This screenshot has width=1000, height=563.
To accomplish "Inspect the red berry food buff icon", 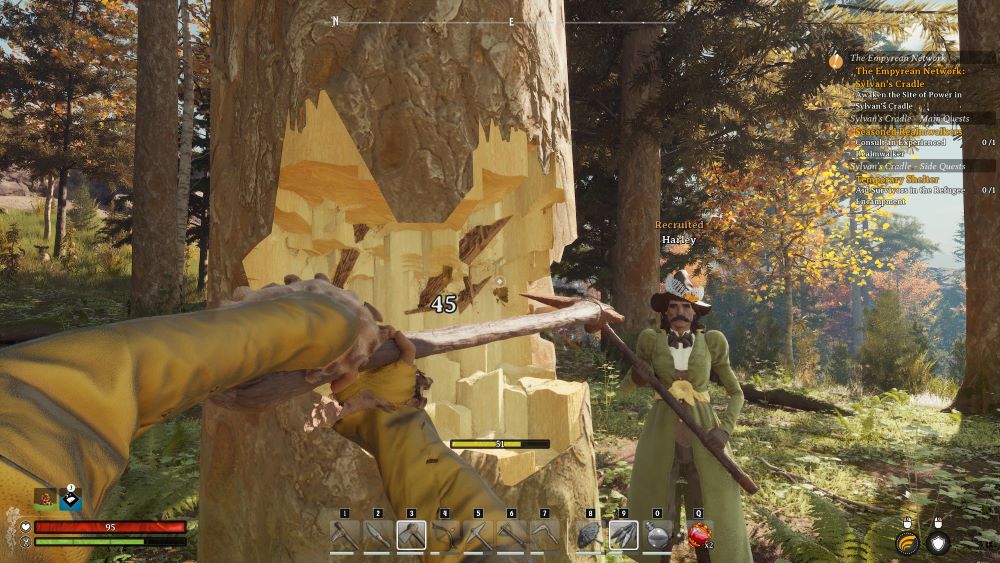I will click(45, 497).
